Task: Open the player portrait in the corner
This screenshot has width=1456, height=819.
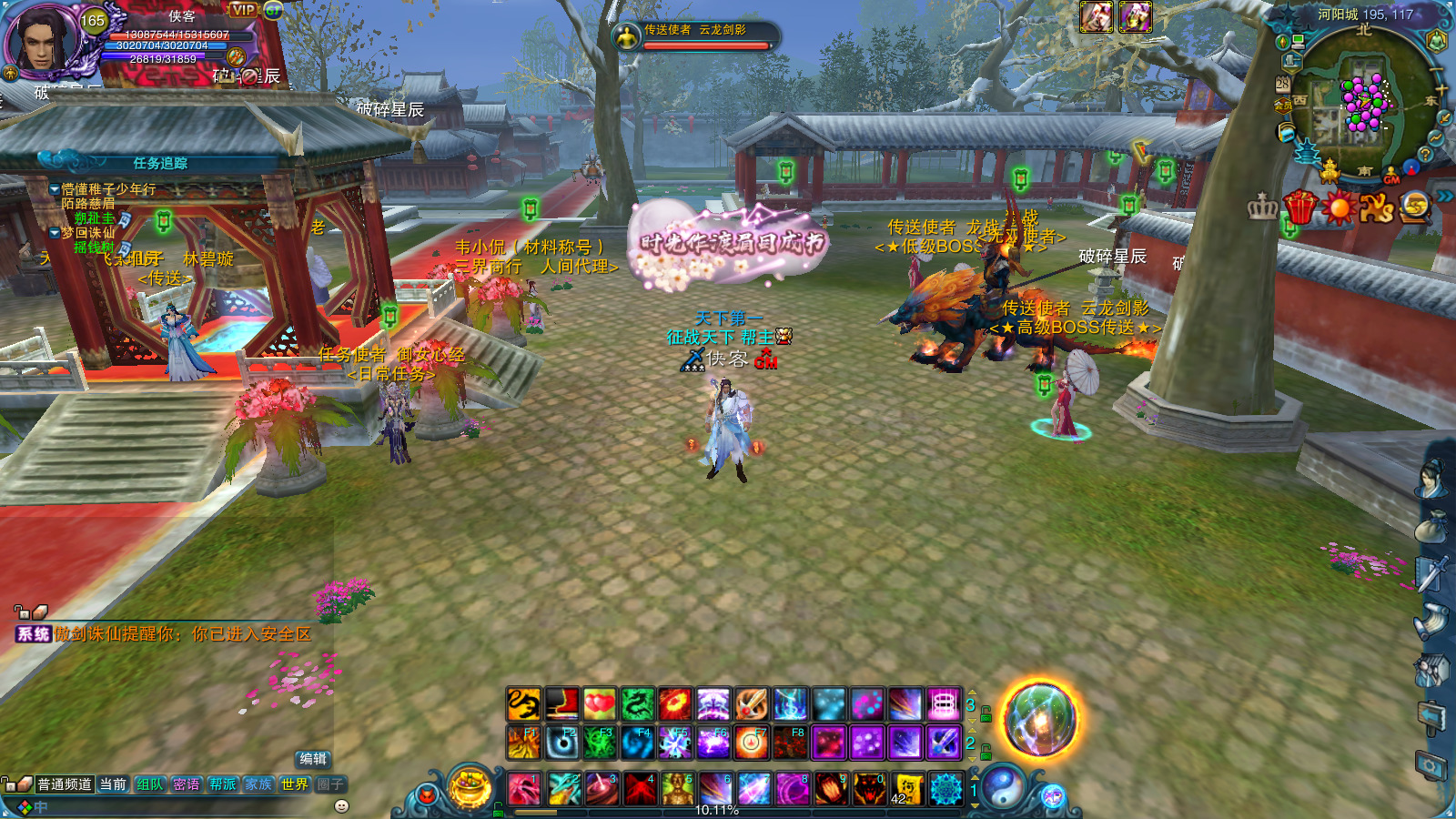Action: (41, 38)
